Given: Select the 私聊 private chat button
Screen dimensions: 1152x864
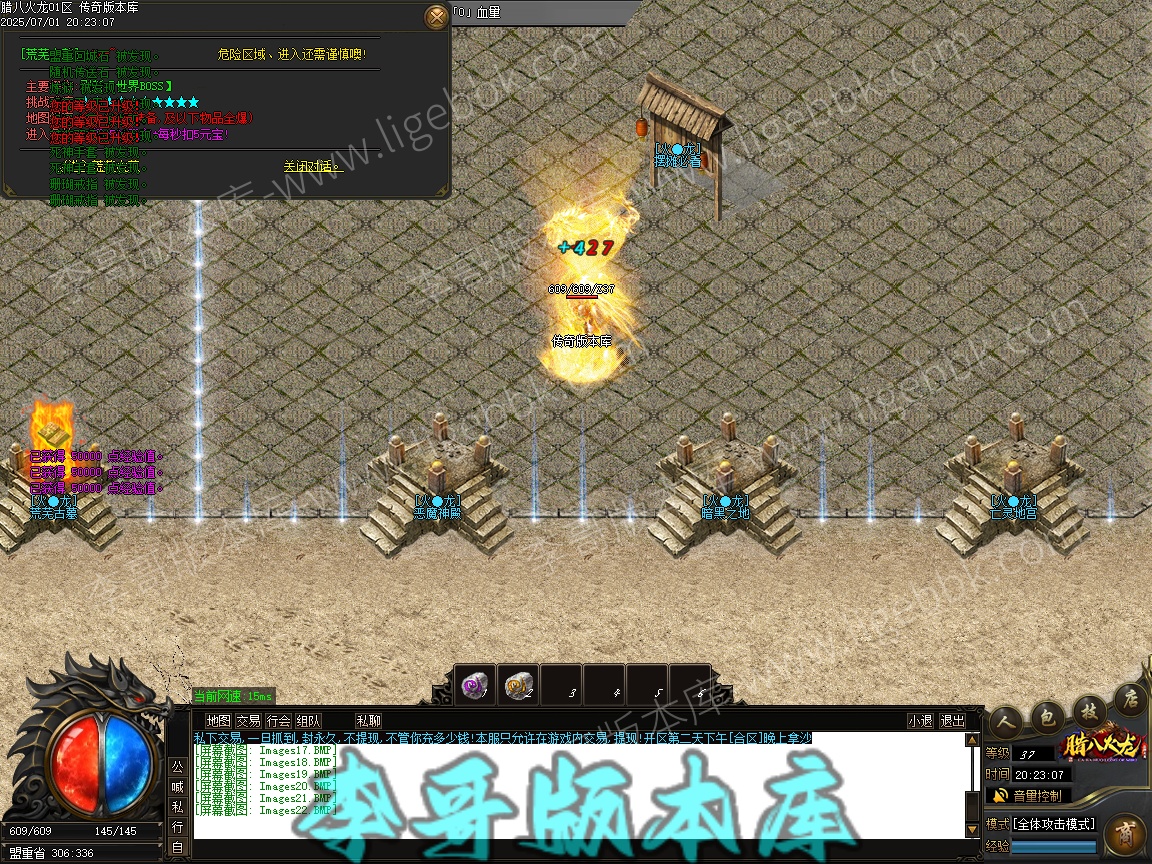Looking at the screenshot, I should pos(368,720).
